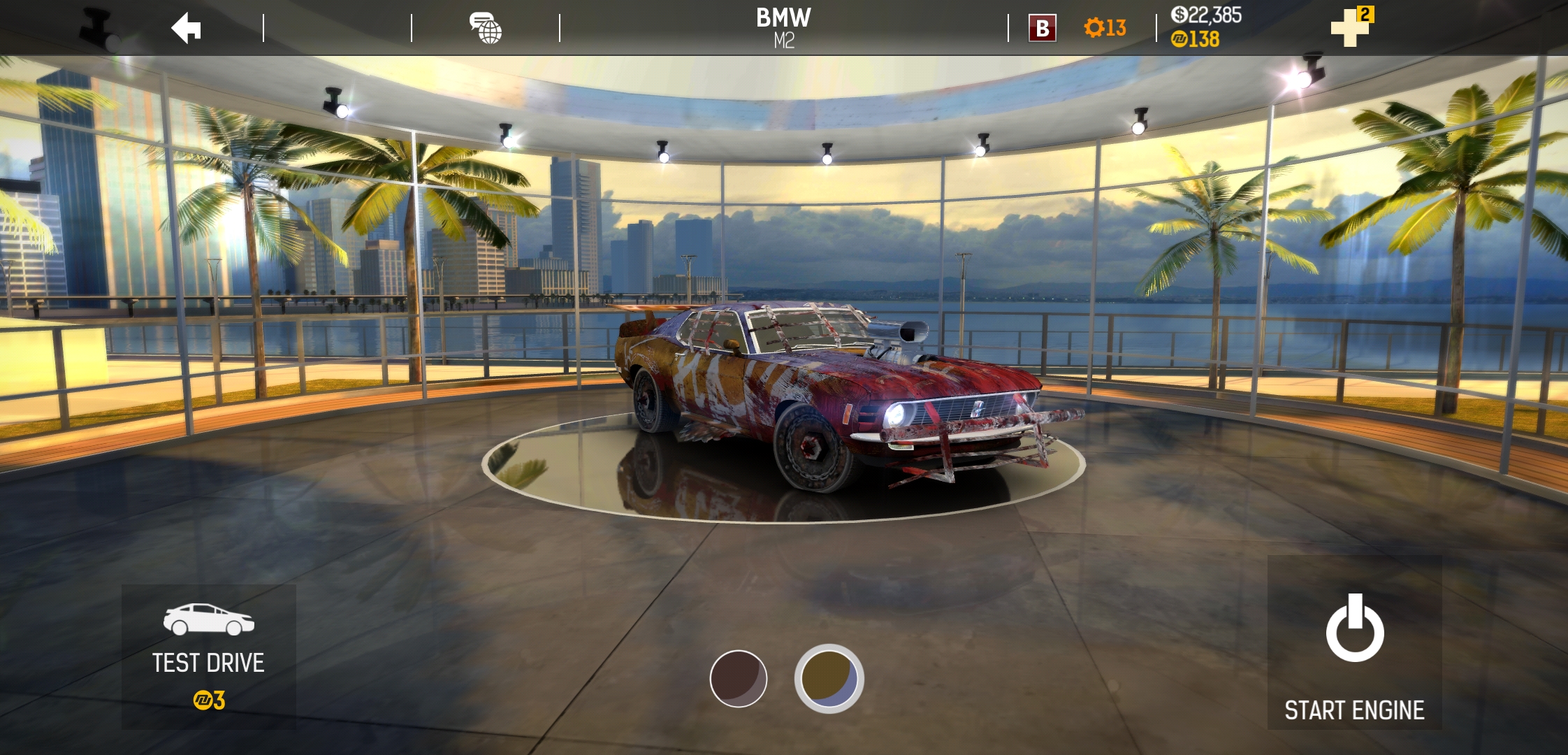Go back with the arrow button
The width and height of the screenshot is (1568, 755).
pyautogui.click(x=187, y=29)
